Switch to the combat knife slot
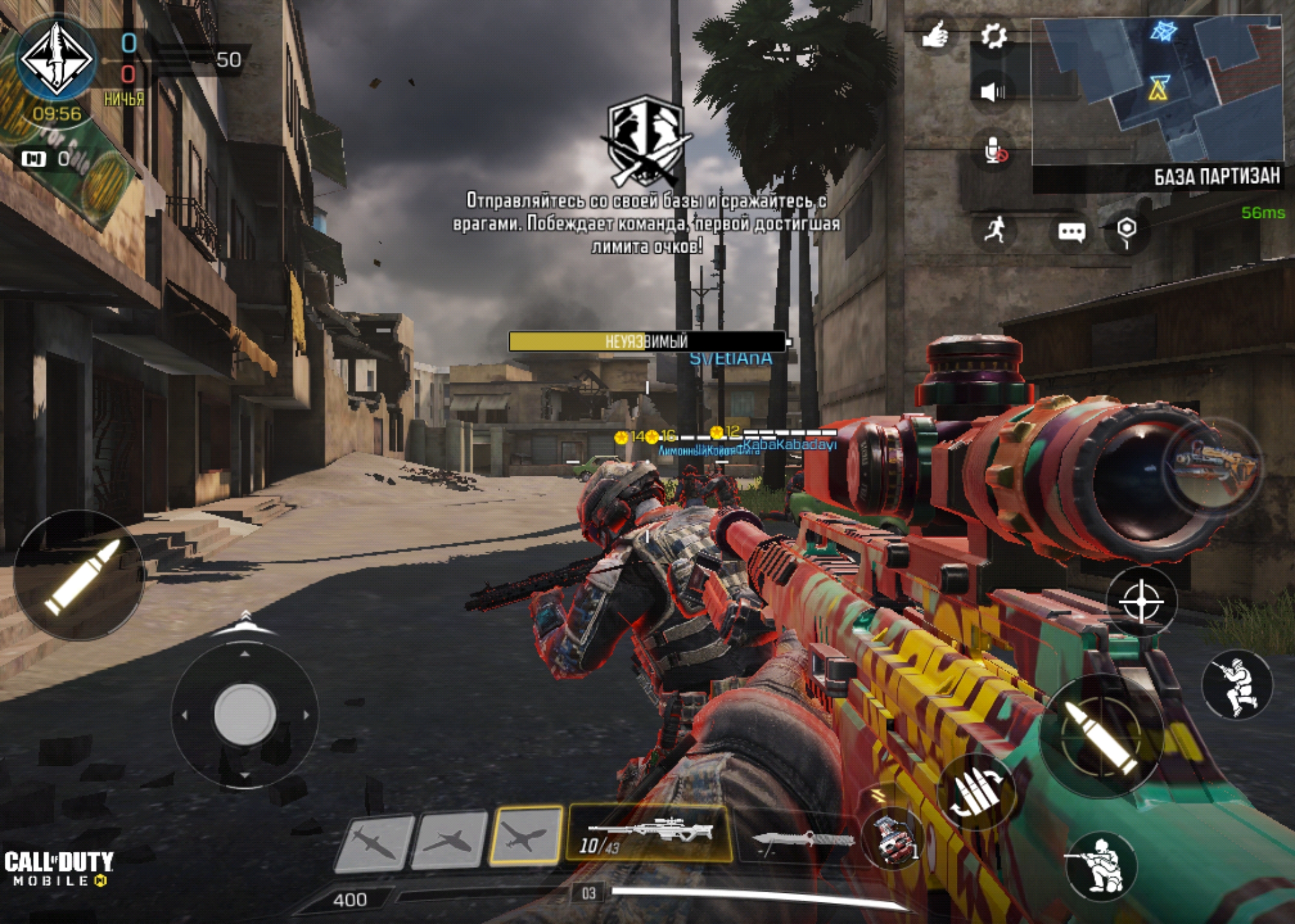 (801, 839)
